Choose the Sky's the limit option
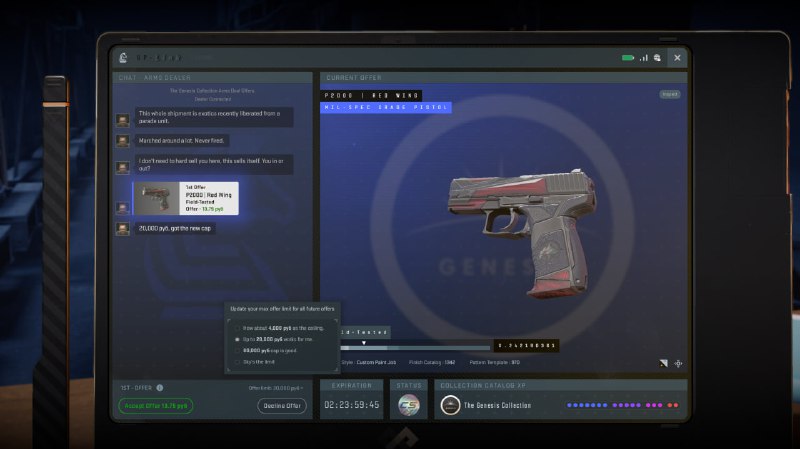 [x=237, y=362]
